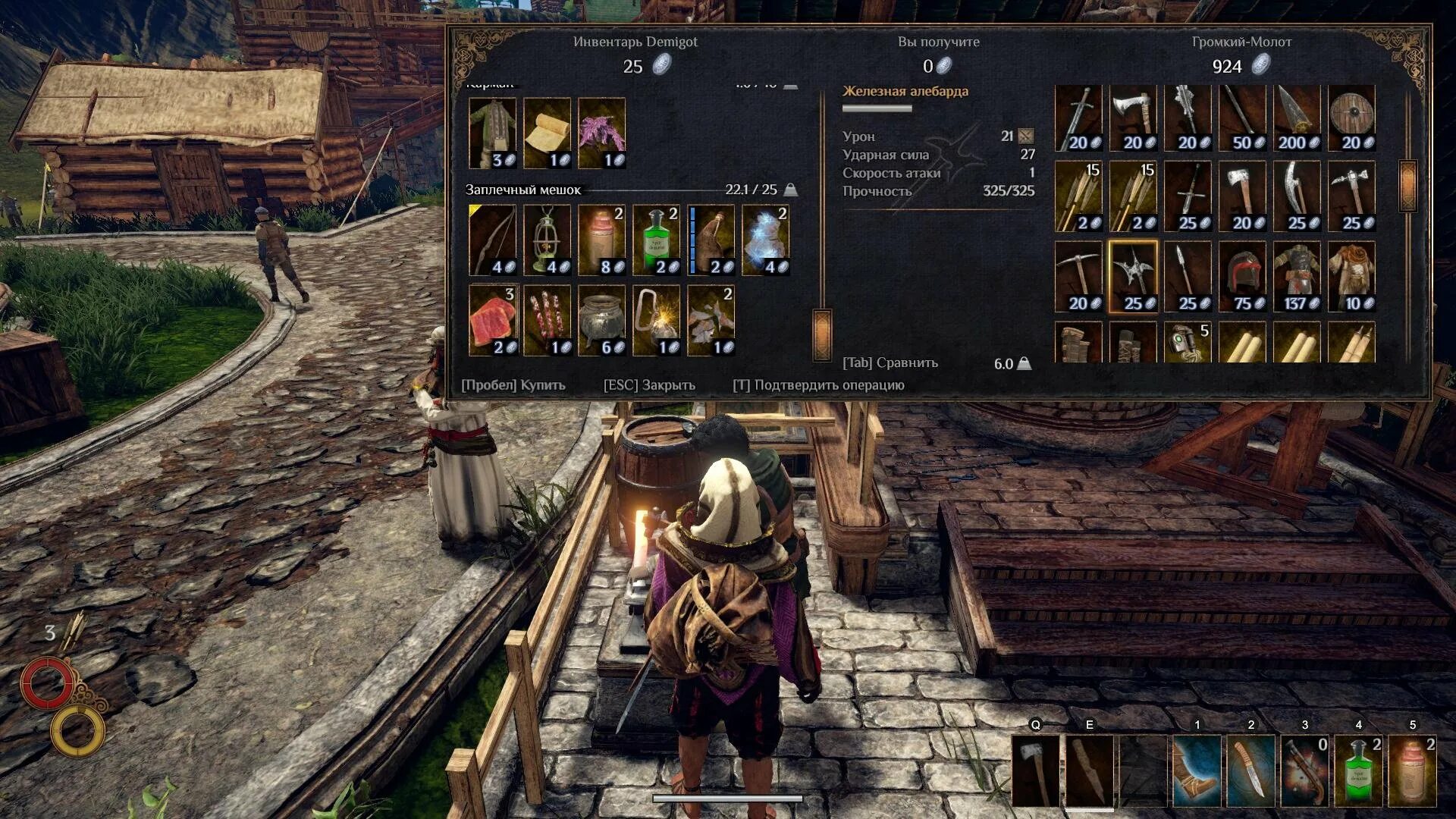Select the raw meat stack in backpack
Screen dimensions: 1456x819
(493, 320)
